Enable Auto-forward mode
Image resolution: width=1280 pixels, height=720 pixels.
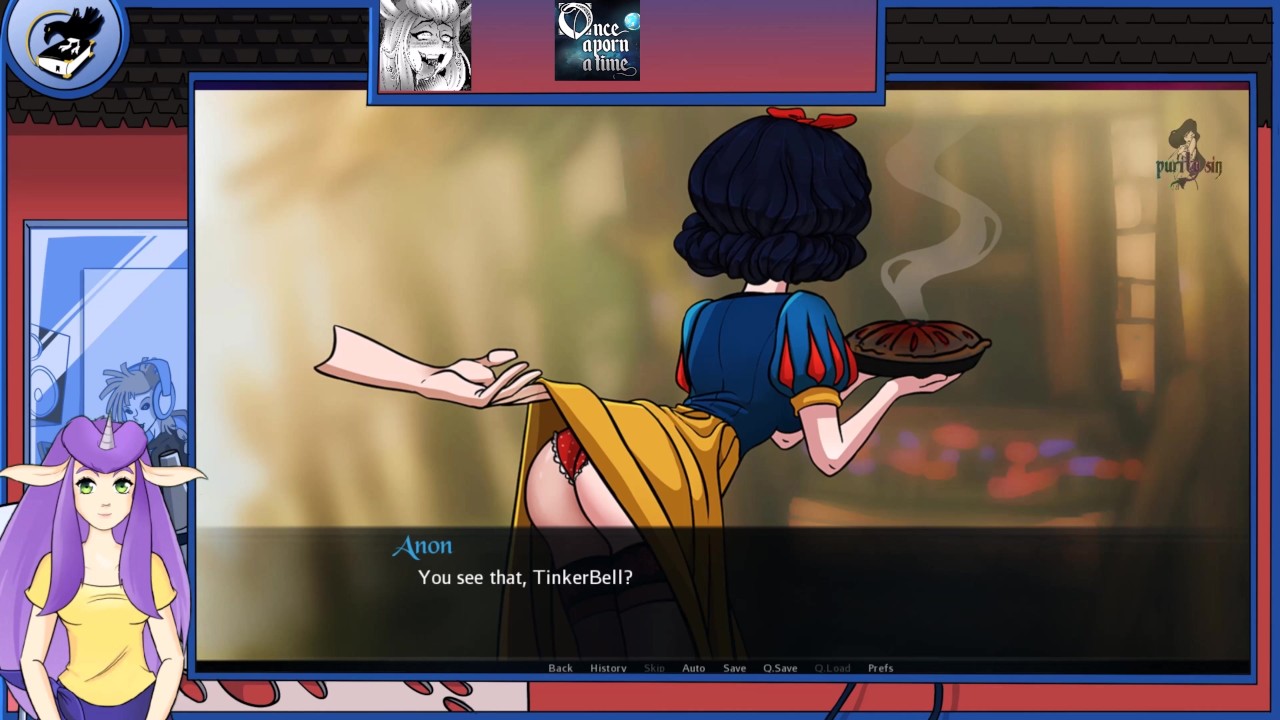pyautogui.click(x=693, y=667)
